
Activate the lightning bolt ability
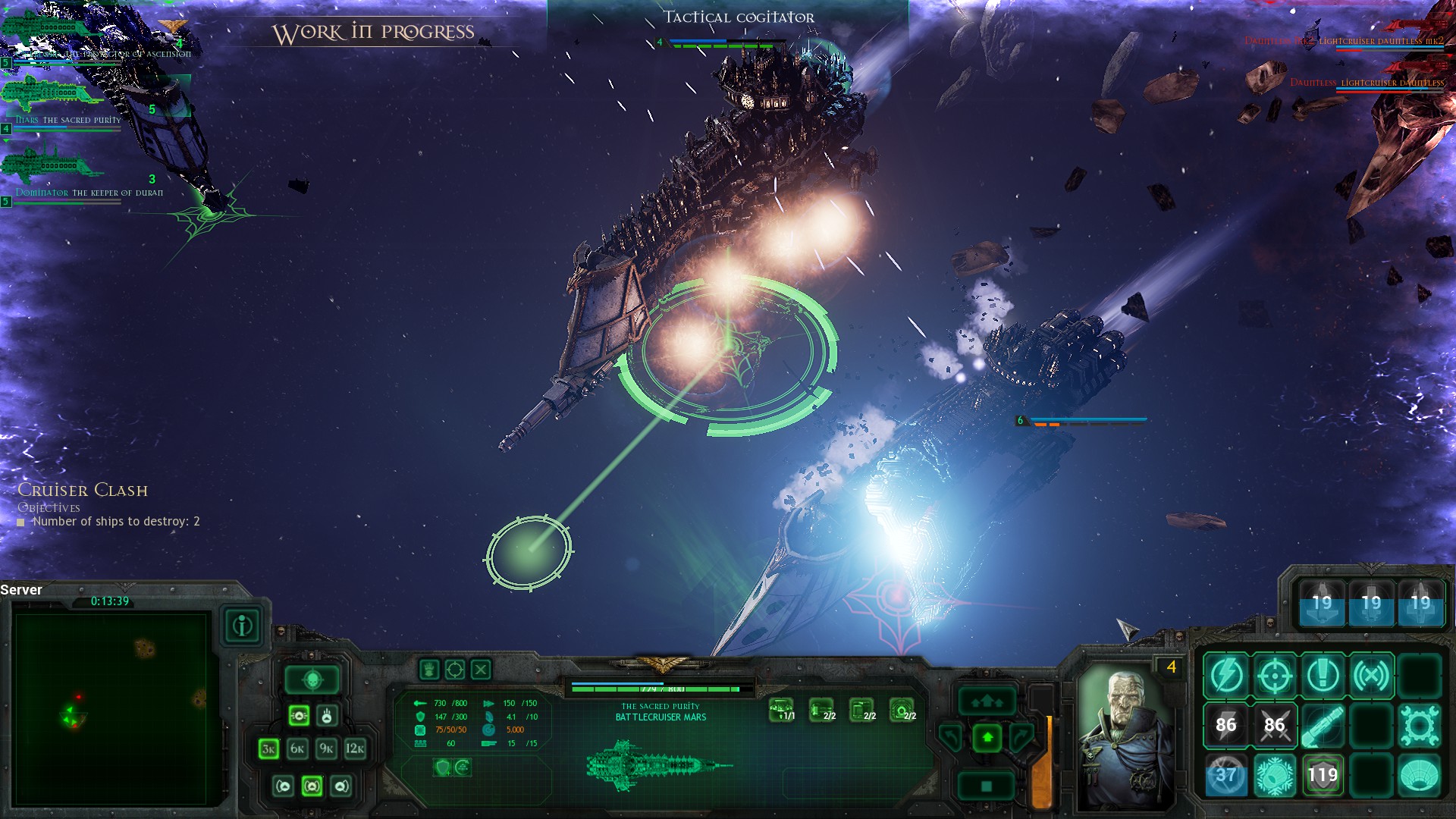coord(1225,675)
